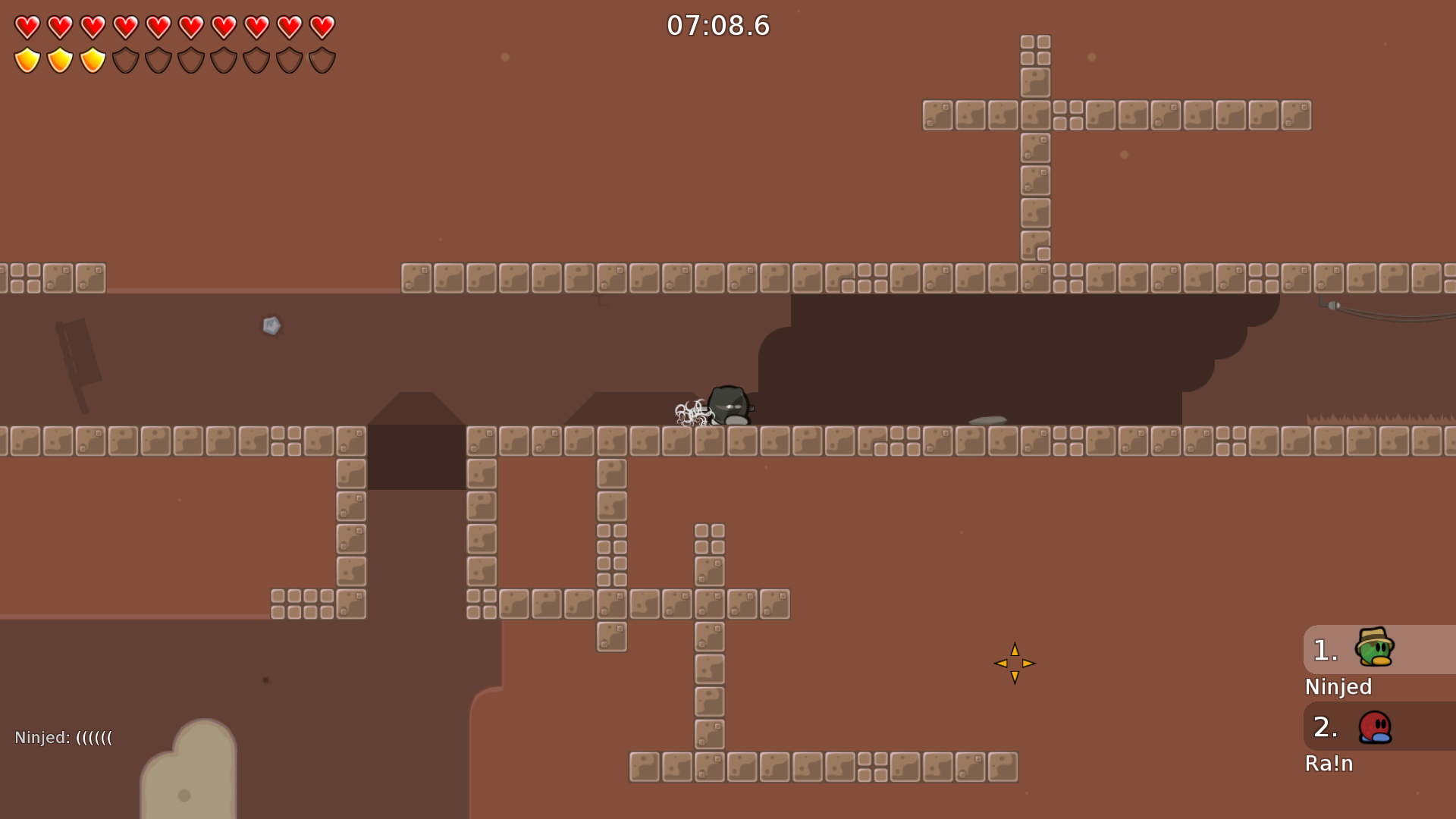1456x819 pixels.
Task: Click the last red heart icon
Action: [x=323, y=26]
